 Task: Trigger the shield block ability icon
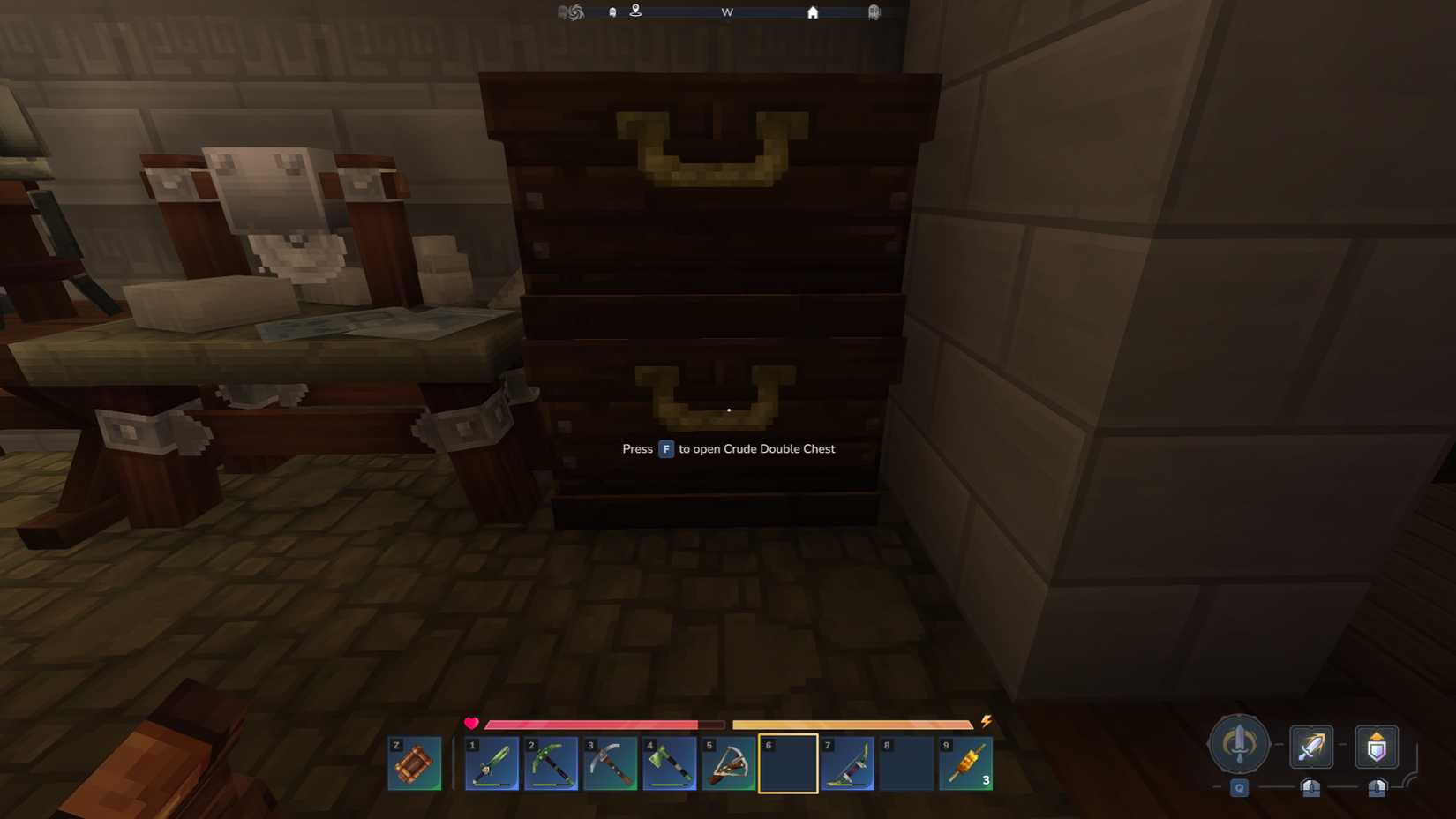tap(1377, 746)
